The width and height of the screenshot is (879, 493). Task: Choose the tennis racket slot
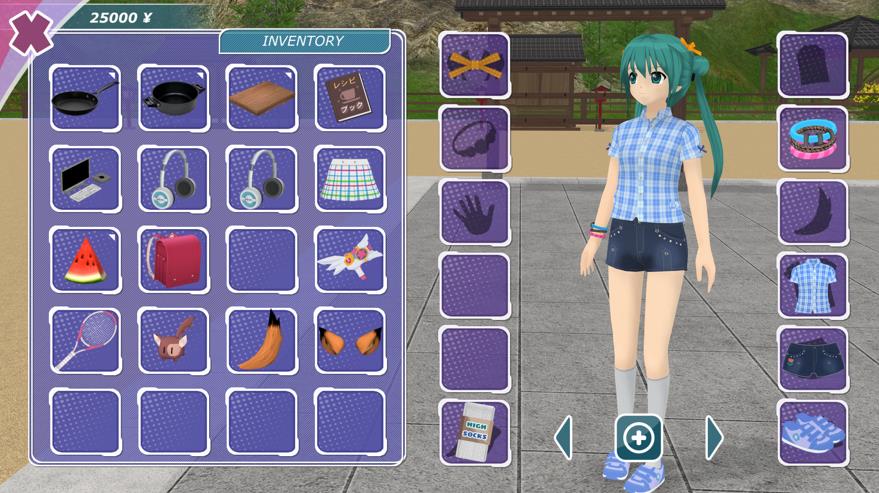click(x=85, y=341)
